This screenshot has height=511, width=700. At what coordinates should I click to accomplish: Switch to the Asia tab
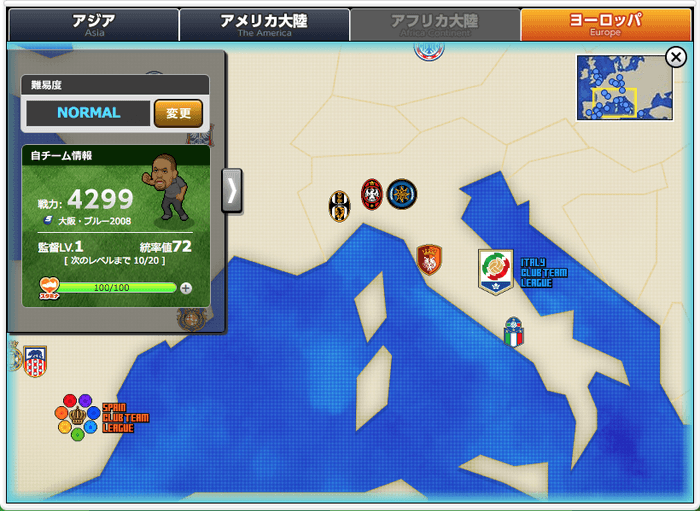click(x=94, y=24)
